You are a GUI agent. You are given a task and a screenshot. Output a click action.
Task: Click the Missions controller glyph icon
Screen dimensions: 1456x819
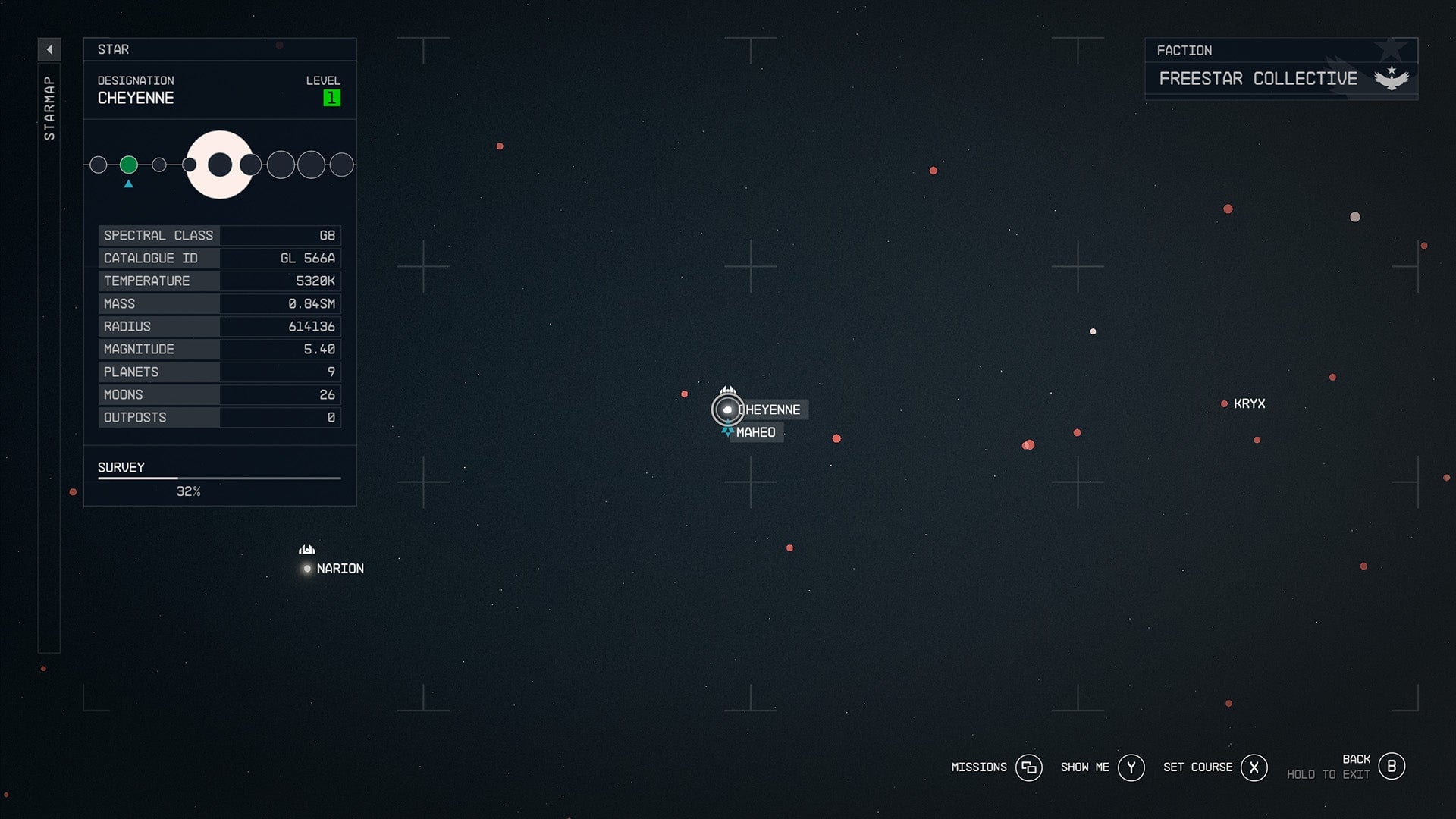(x=1029, y=767)
